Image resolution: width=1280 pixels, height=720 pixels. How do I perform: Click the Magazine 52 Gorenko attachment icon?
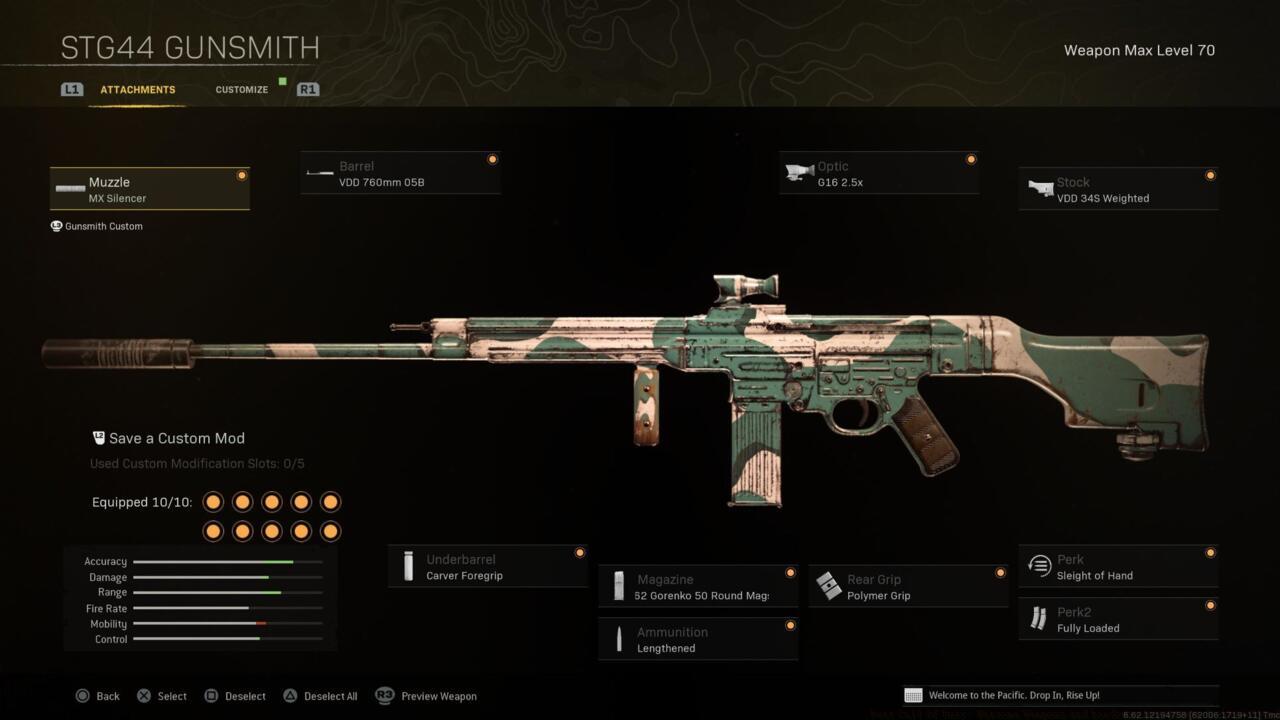tap(619, 587)
